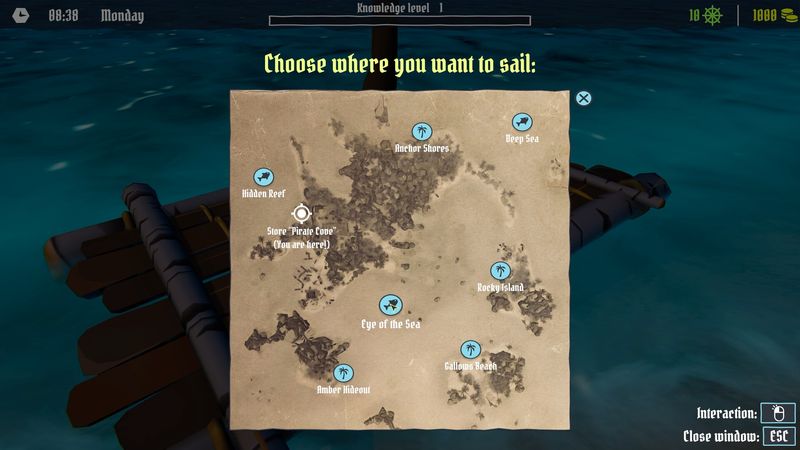Select the Amber Hideout island marker
This screenshot has width=800, height=450.
(x=343, y=372)
